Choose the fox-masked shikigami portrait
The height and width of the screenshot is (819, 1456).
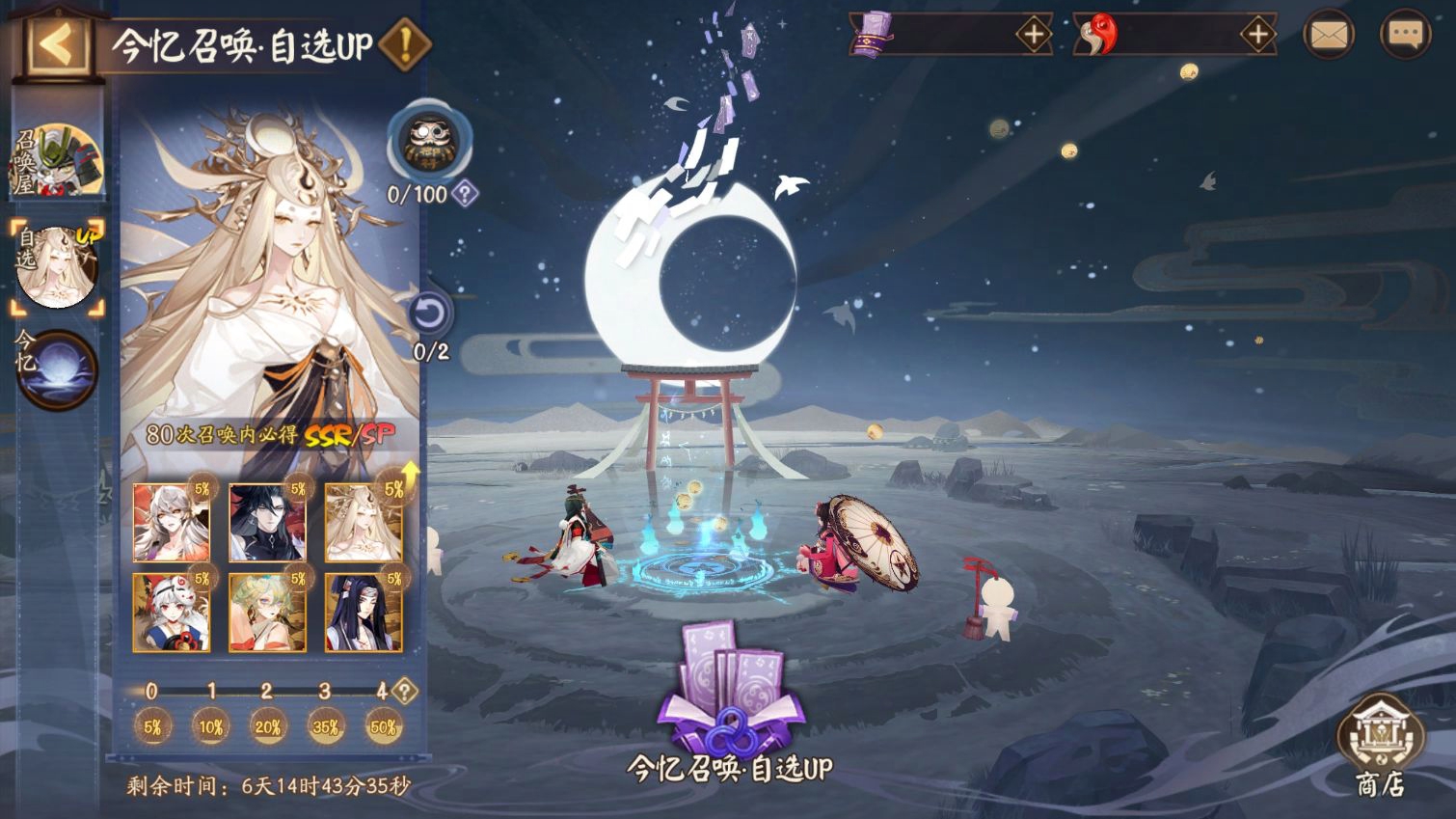point(171,613)
